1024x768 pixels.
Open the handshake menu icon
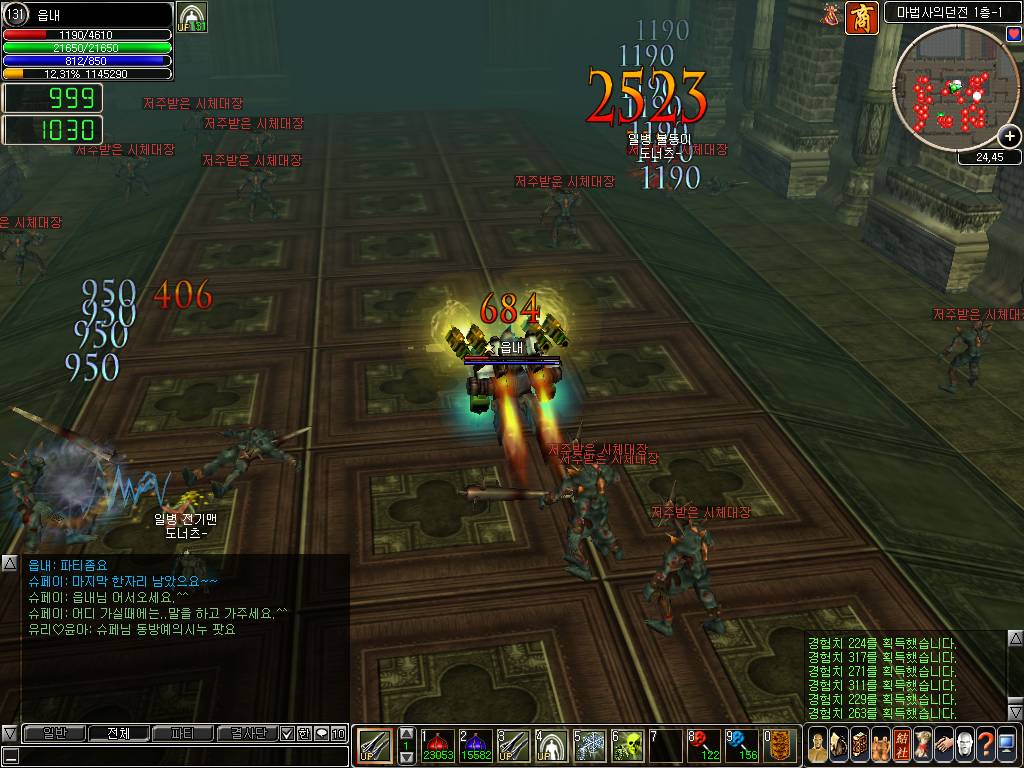click(x=943, y=745)
